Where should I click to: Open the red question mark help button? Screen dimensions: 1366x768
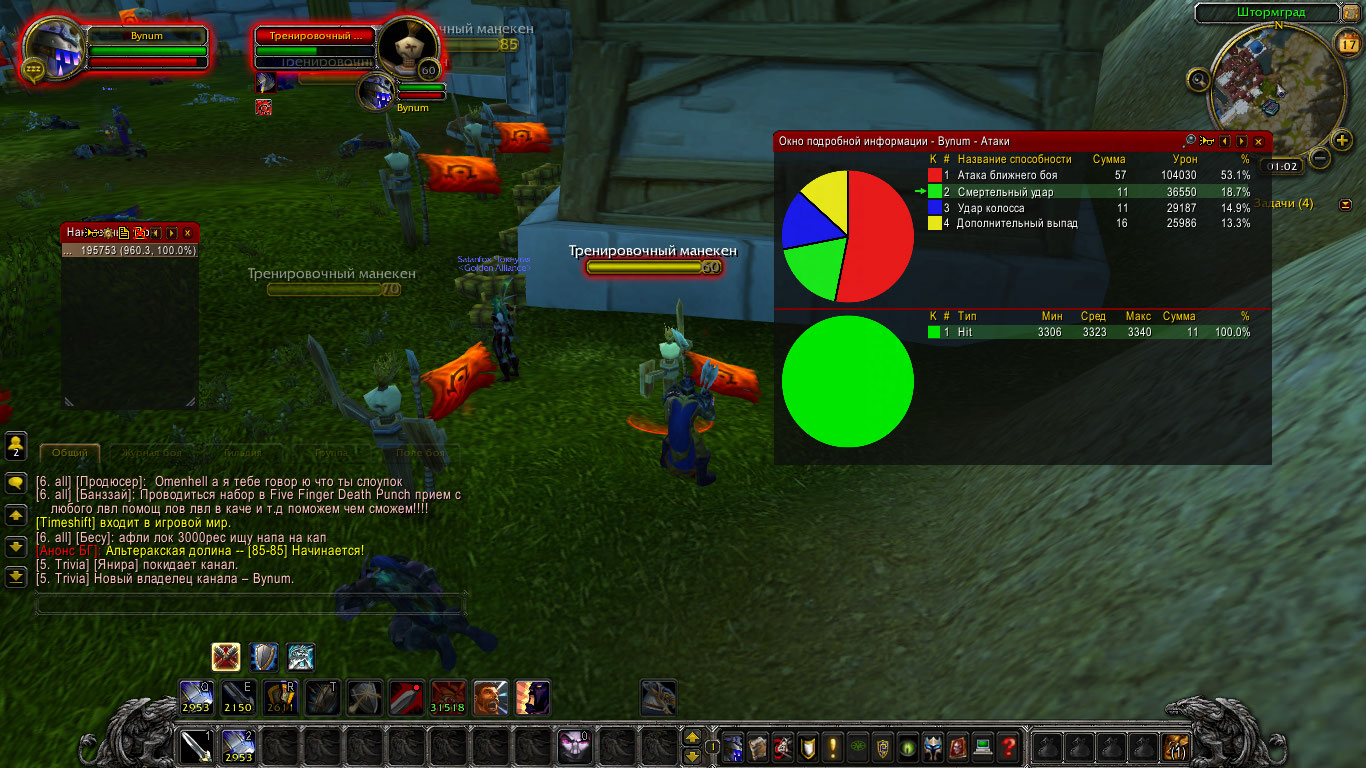pyautogui.click(x=1009, y=747)
